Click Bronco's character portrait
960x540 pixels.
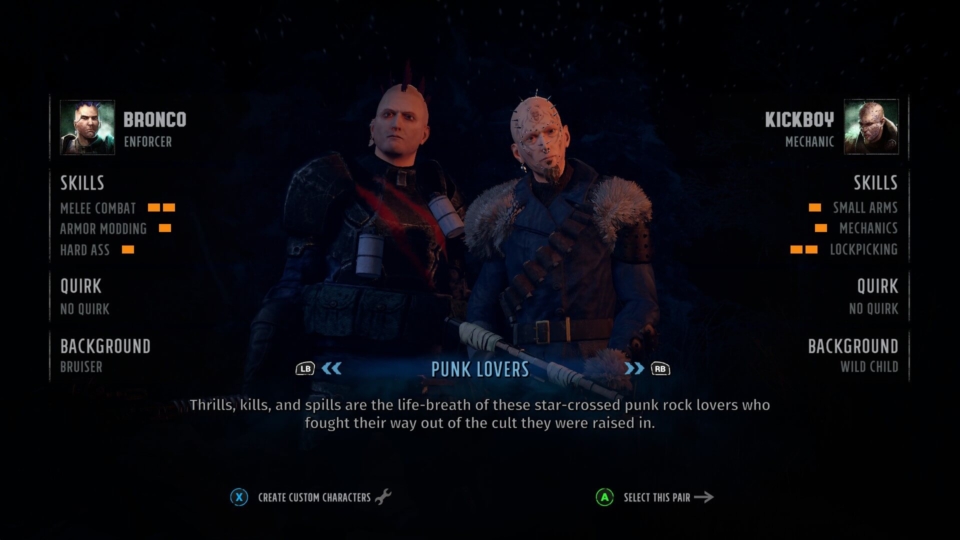pyautogui.click(x=87, y=127)
